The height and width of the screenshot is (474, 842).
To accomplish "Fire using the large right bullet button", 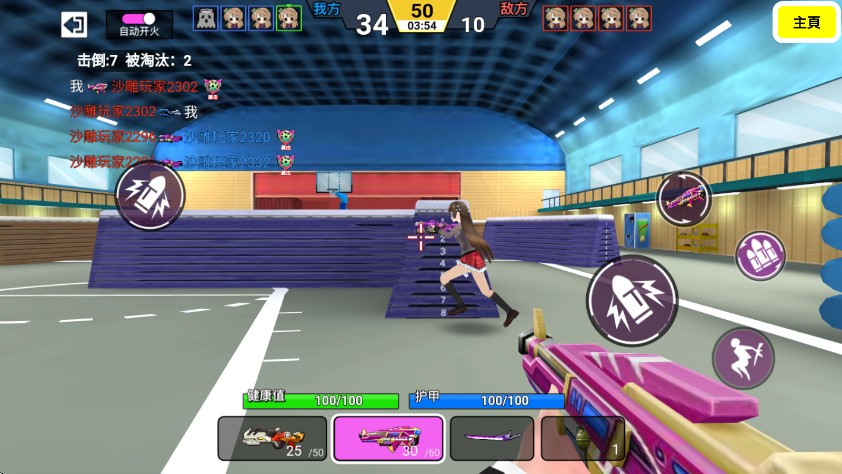I will 631,301.
